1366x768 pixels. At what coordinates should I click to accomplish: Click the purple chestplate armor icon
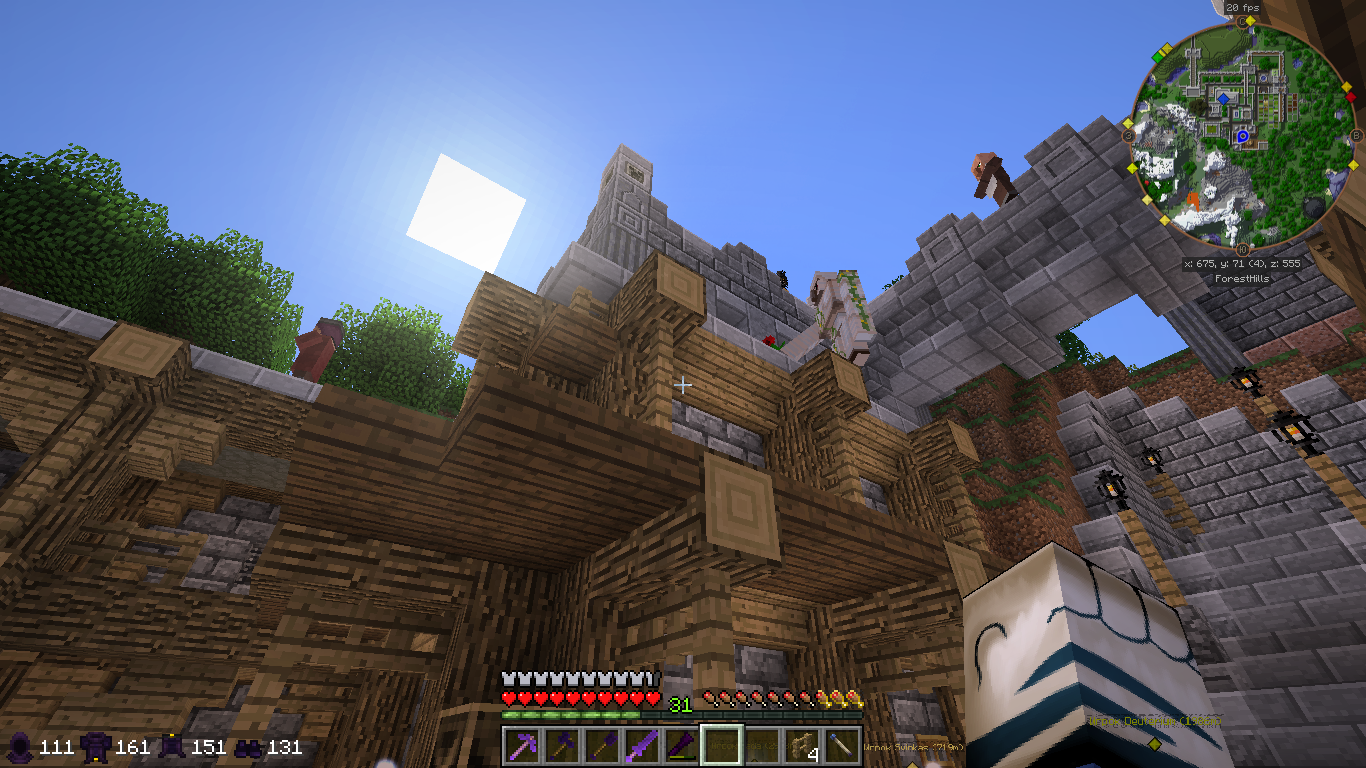pyautogui.click(x=97, y=747)
